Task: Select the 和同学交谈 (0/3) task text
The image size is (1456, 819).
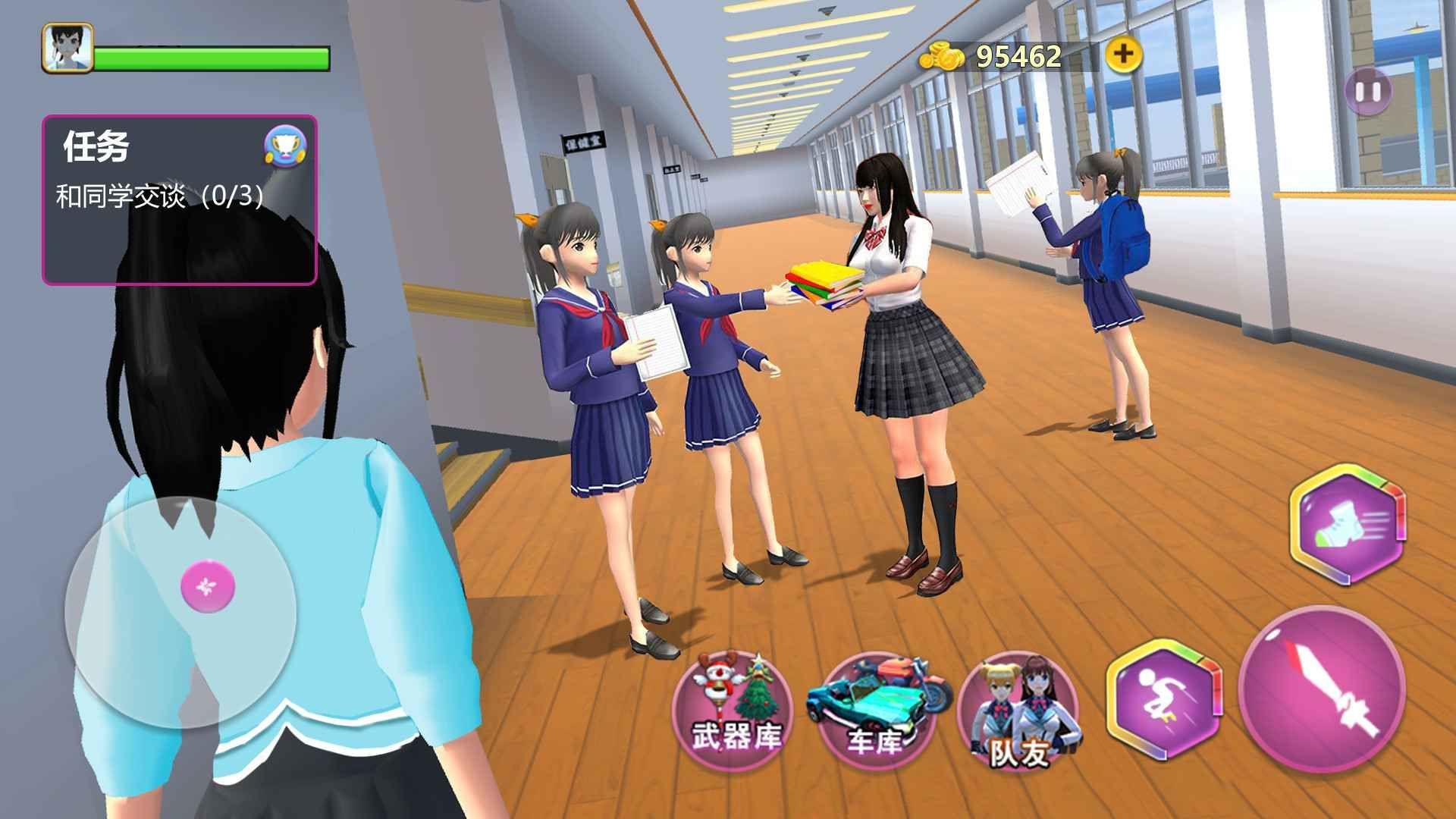Action: click(x=159, y=195)
